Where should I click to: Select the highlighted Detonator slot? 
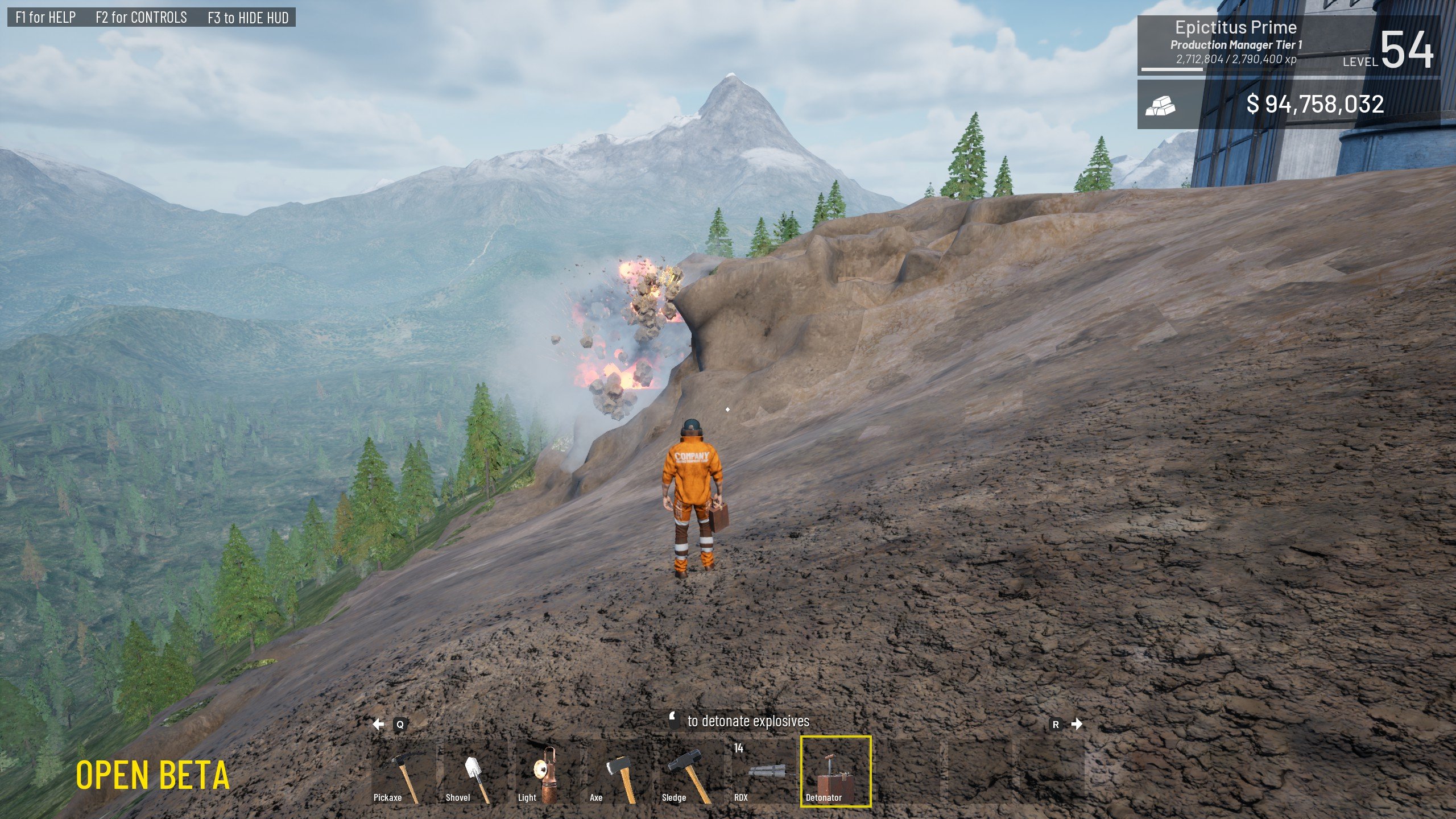pyautogui.click(x=835, y=772)
